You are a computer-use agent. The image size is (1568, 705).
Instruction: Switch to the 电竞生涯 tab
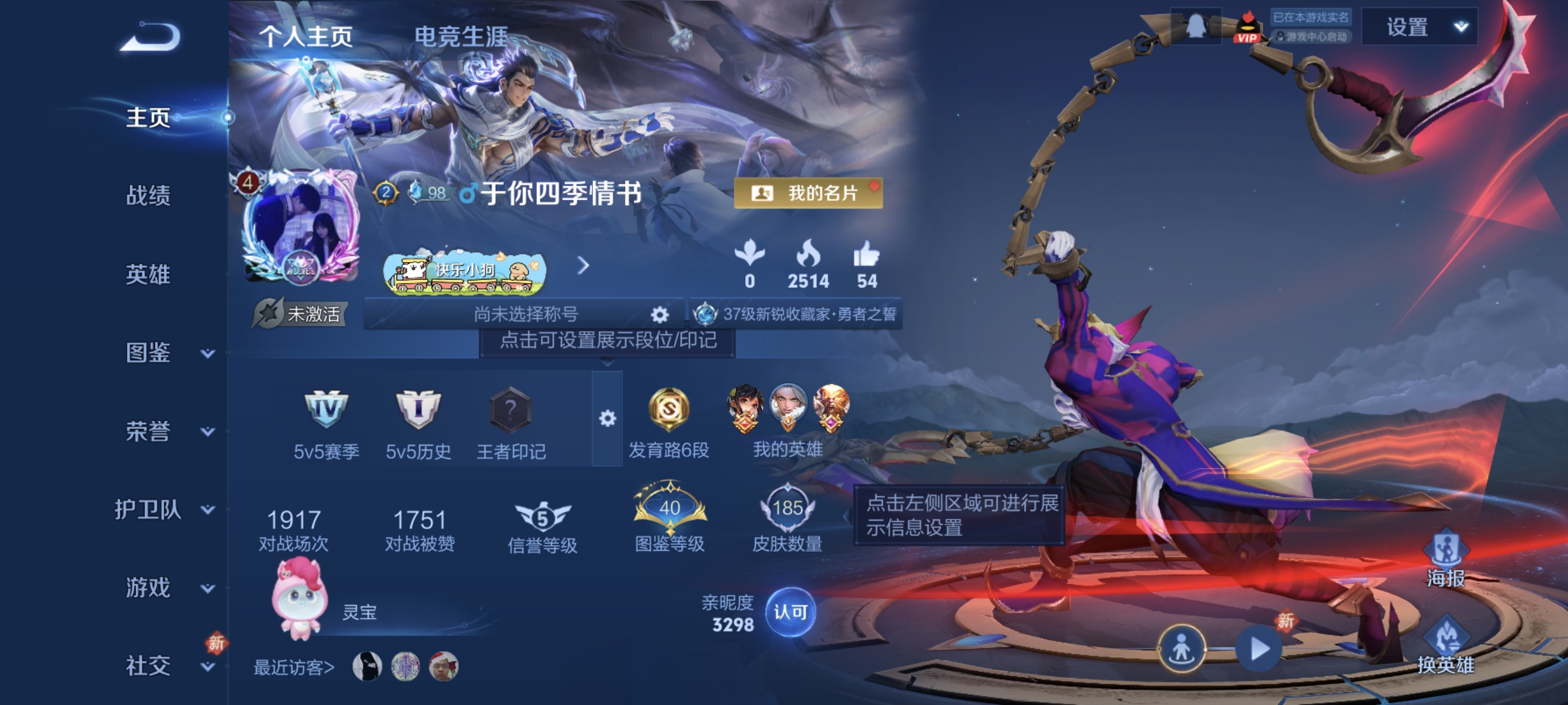(x=463, y=36)
